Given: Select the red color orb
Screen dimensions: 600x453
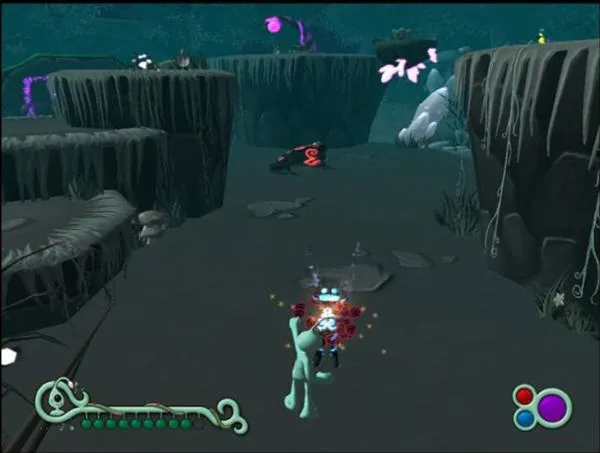Looking at the screenshot, I should pyautogui.click(x=523, y=396).
